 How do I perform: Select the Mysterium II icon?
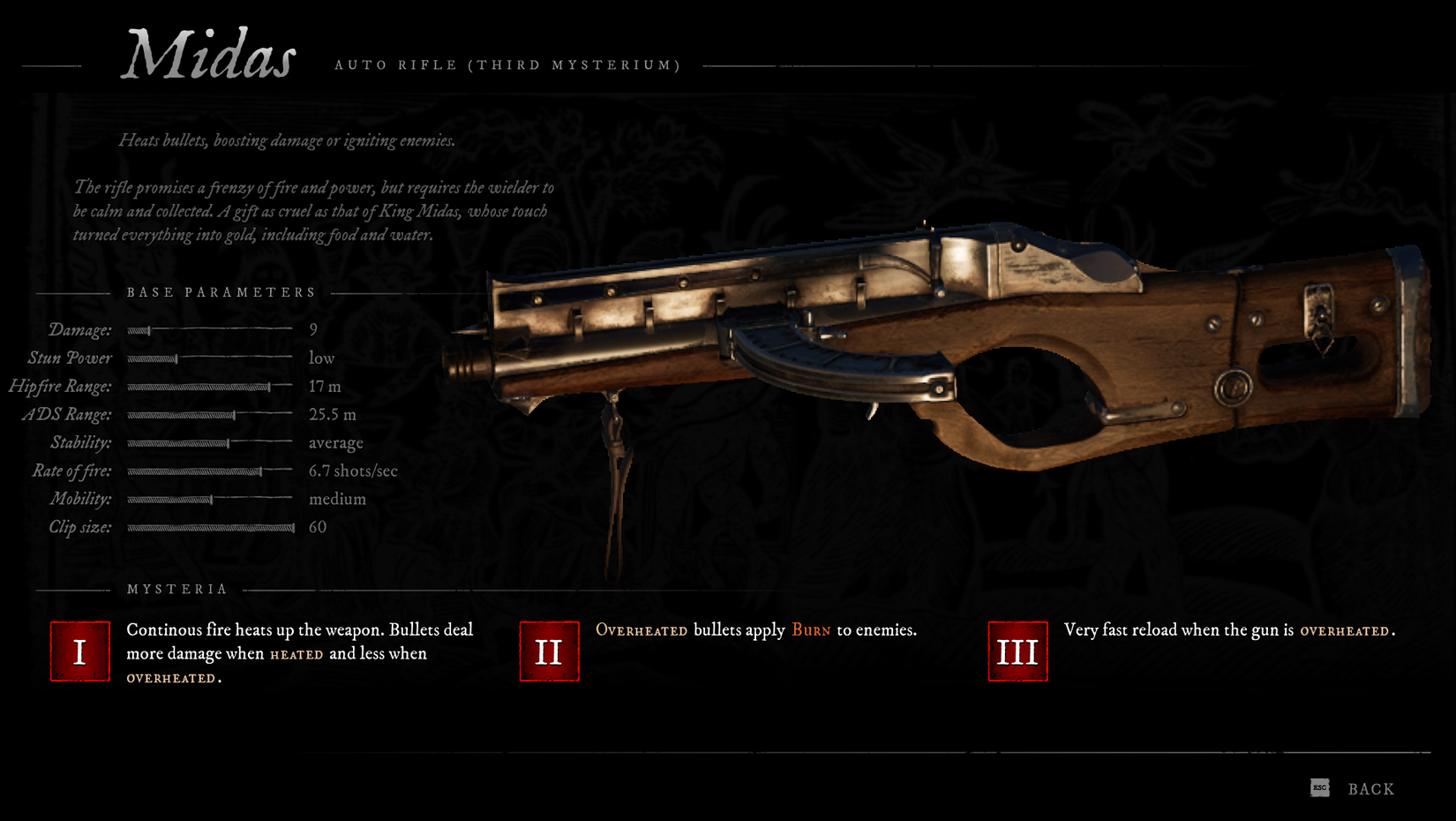[548, 651]
